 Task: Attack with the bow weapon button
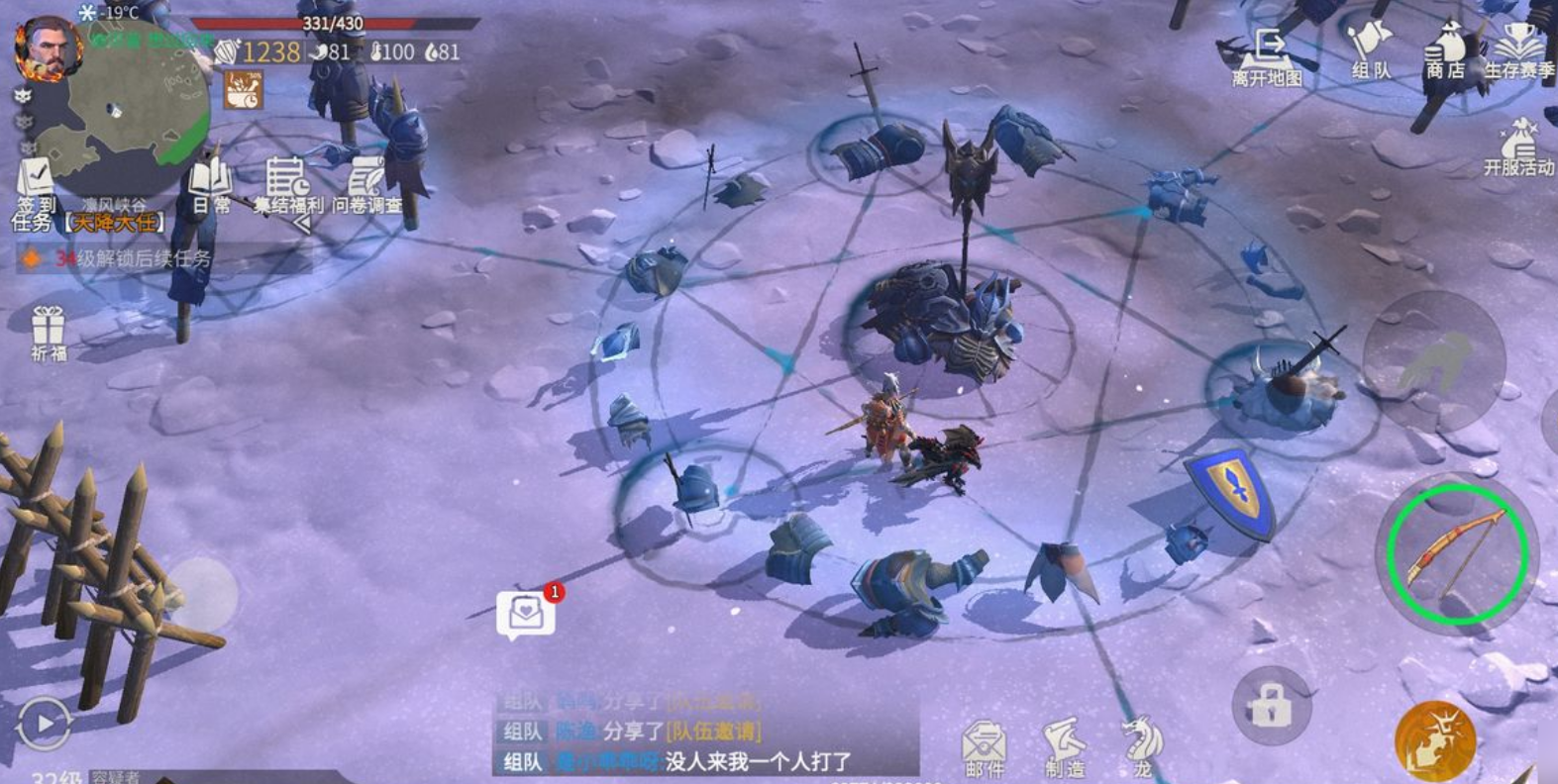point(1456,553)
